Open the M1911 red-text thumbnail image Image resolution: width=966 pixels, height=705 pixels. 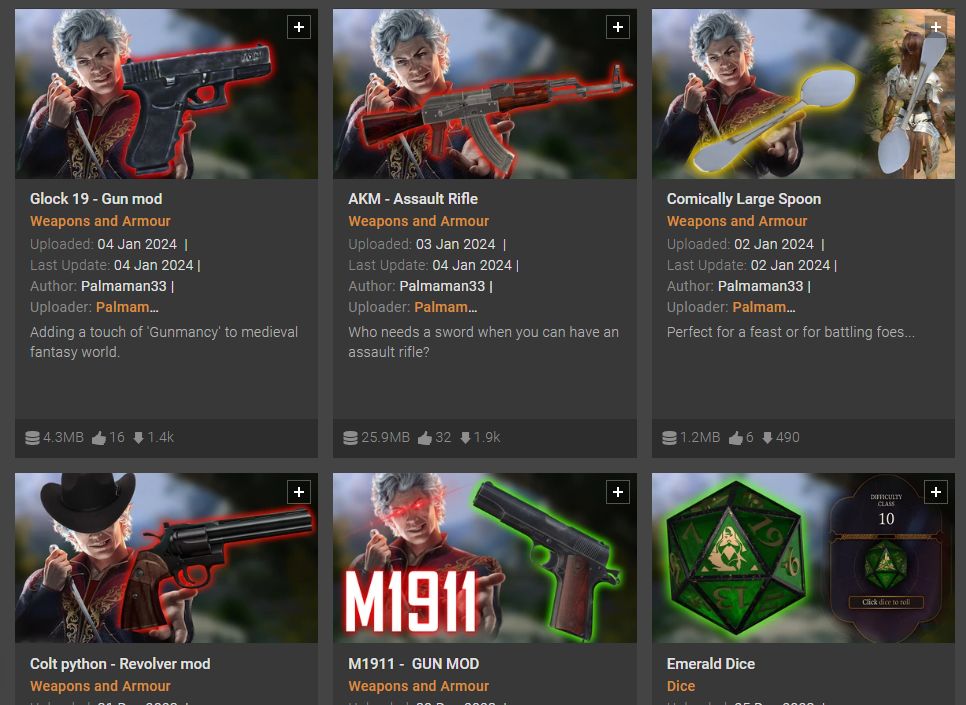click(x=484, y=558)
